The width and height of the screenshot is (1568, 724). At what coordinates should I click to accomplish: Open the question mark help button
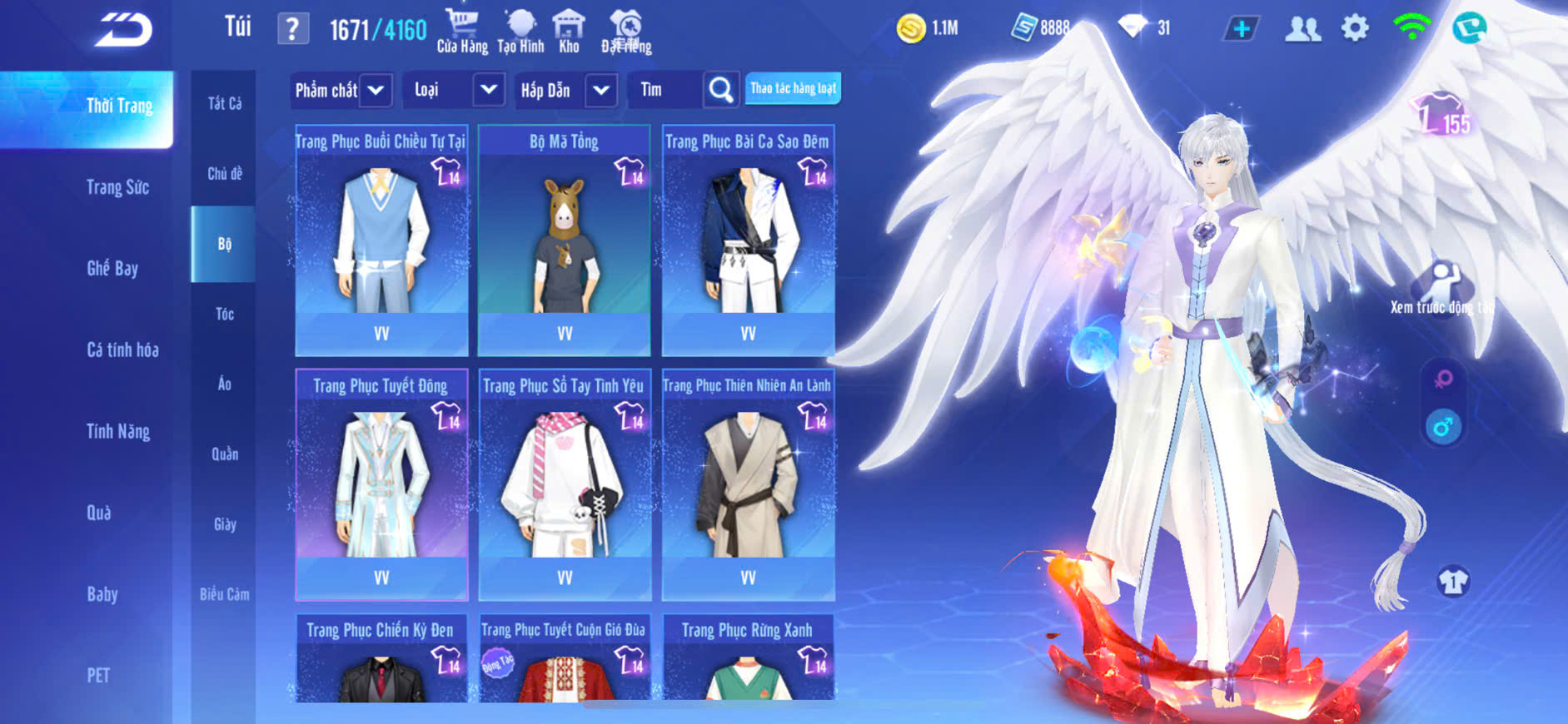292,30
